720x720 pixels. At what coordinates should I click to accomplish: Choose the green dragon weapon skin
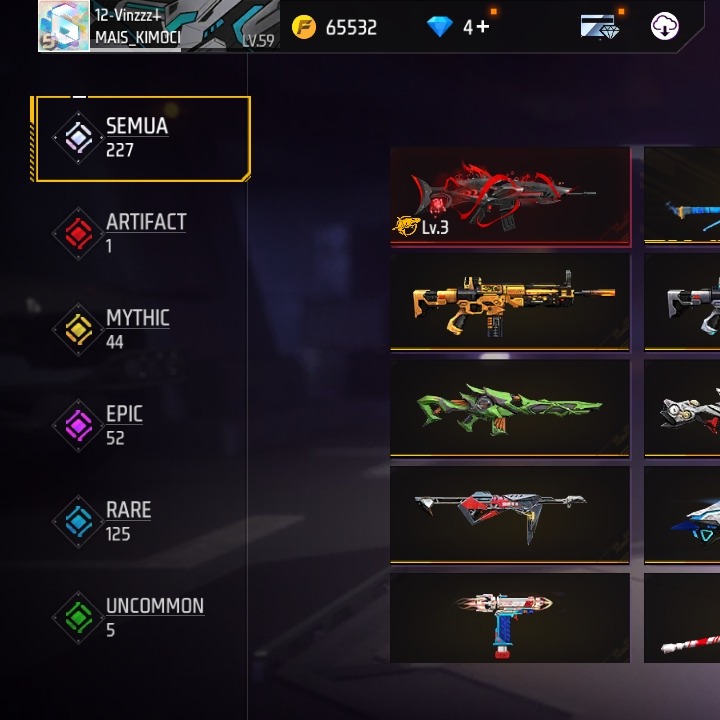510,408
